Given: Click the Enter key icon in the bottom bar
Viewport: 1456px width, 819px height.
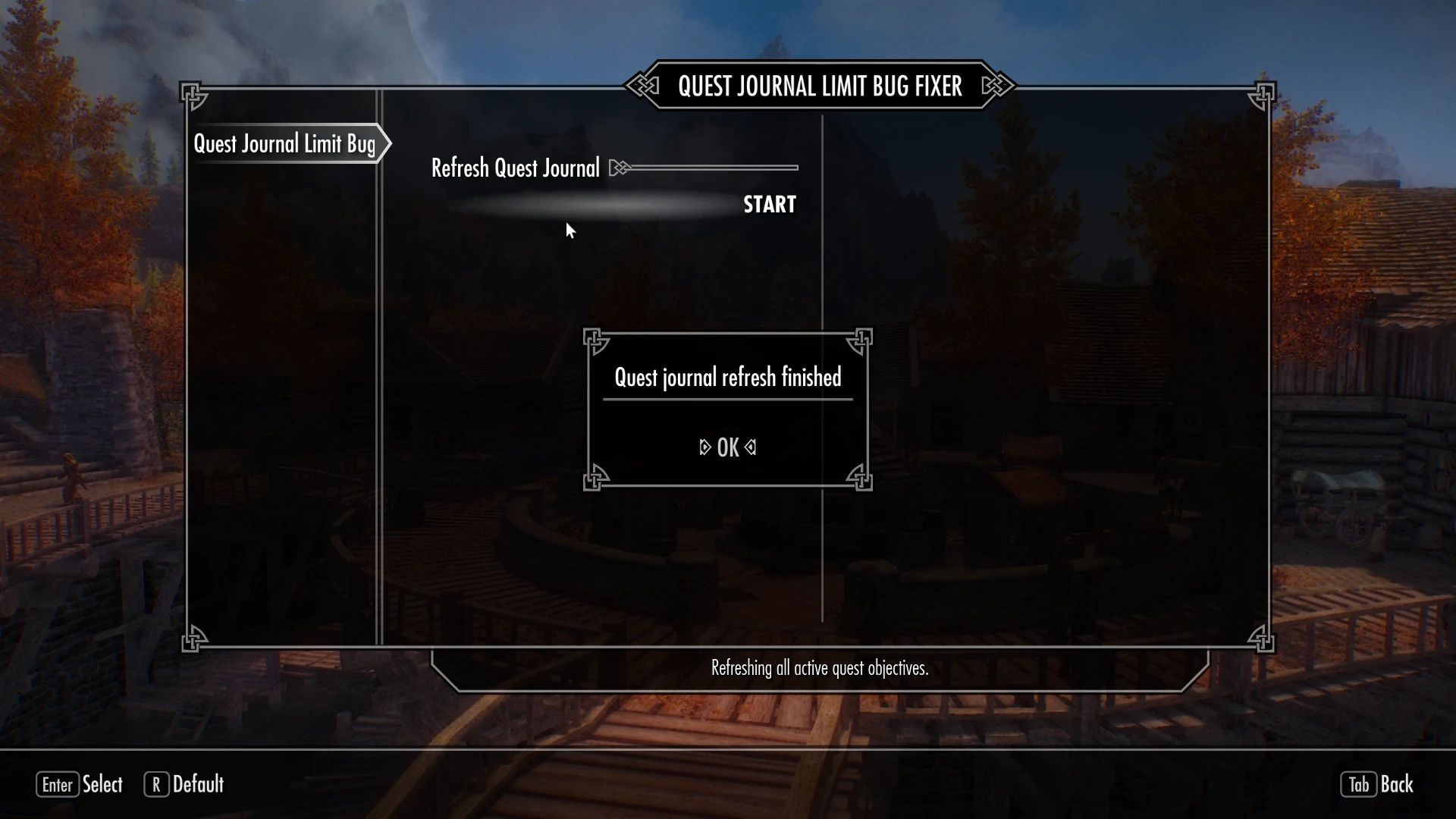Looking at the screenshot, I should pos(58,785).
